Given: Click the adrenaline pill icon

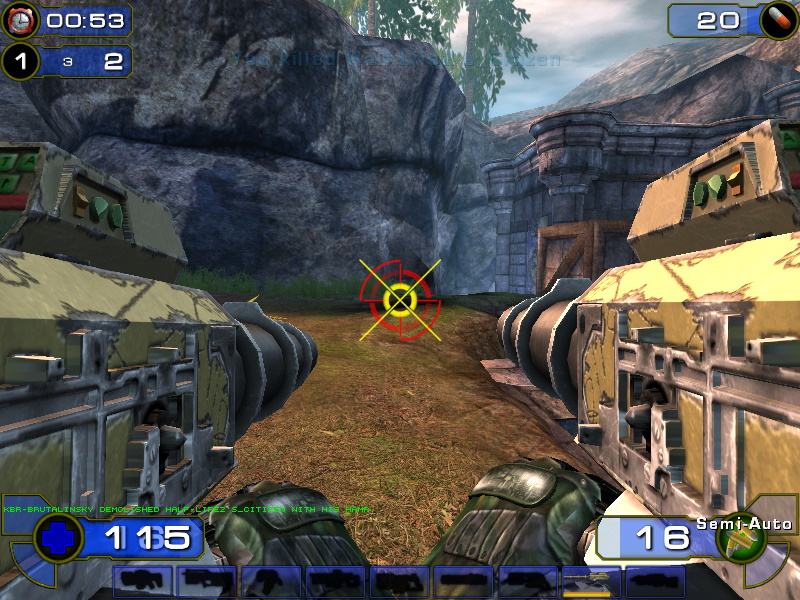Looking at the screenshot, I should pyautogui.click(x=774, y=19).
